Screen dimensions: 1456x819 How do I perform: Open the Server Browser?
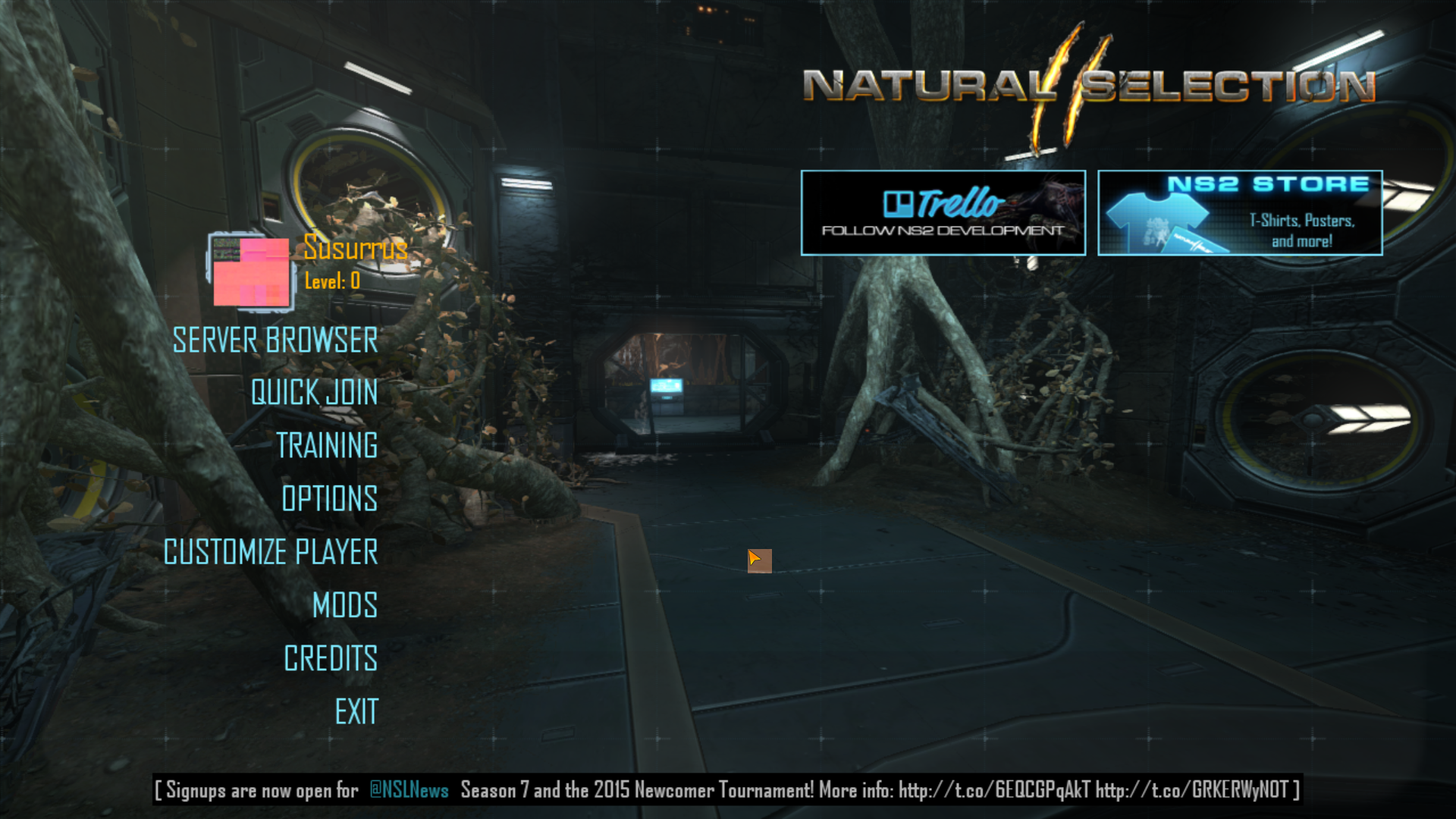[275, 340]
